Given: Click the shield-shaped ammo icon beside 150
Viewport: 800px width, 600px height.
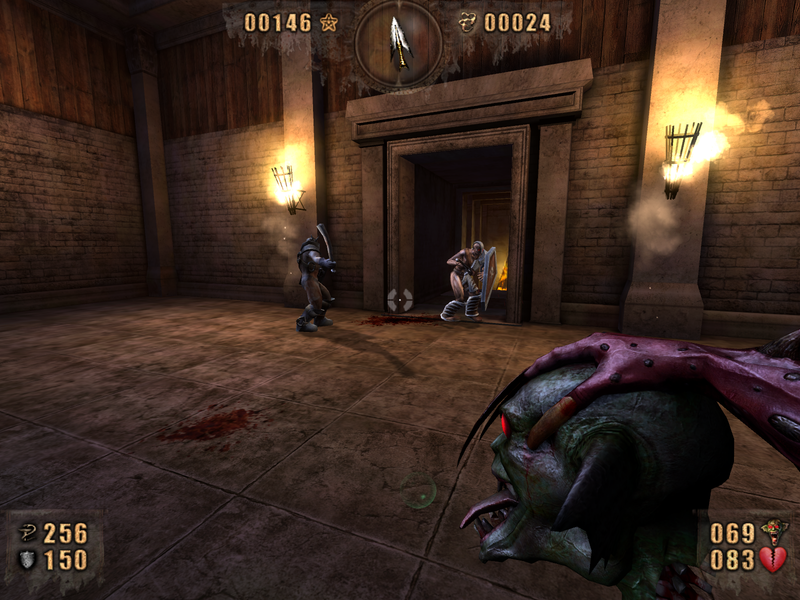Looking at the screenshot, I should click(28, 560).
